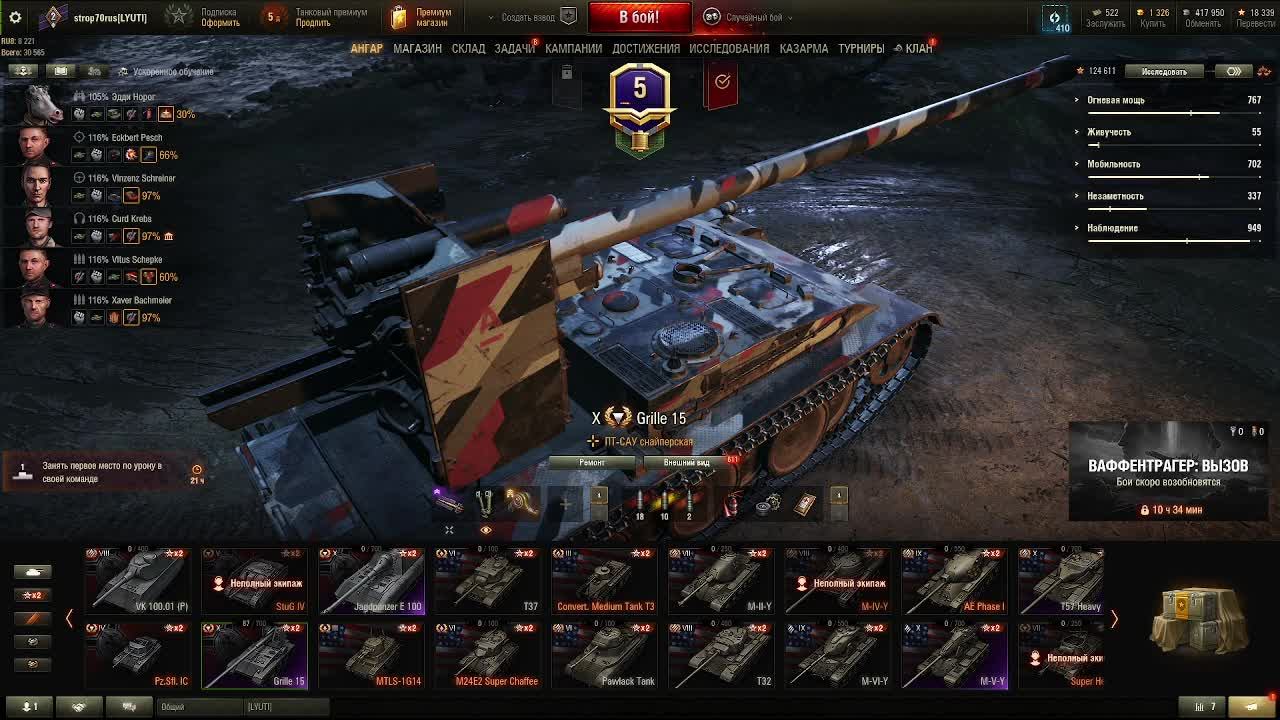This screenshot has height=720, width=1280.
Task: Click the Ремонт repair button
Action: point(592,463)
